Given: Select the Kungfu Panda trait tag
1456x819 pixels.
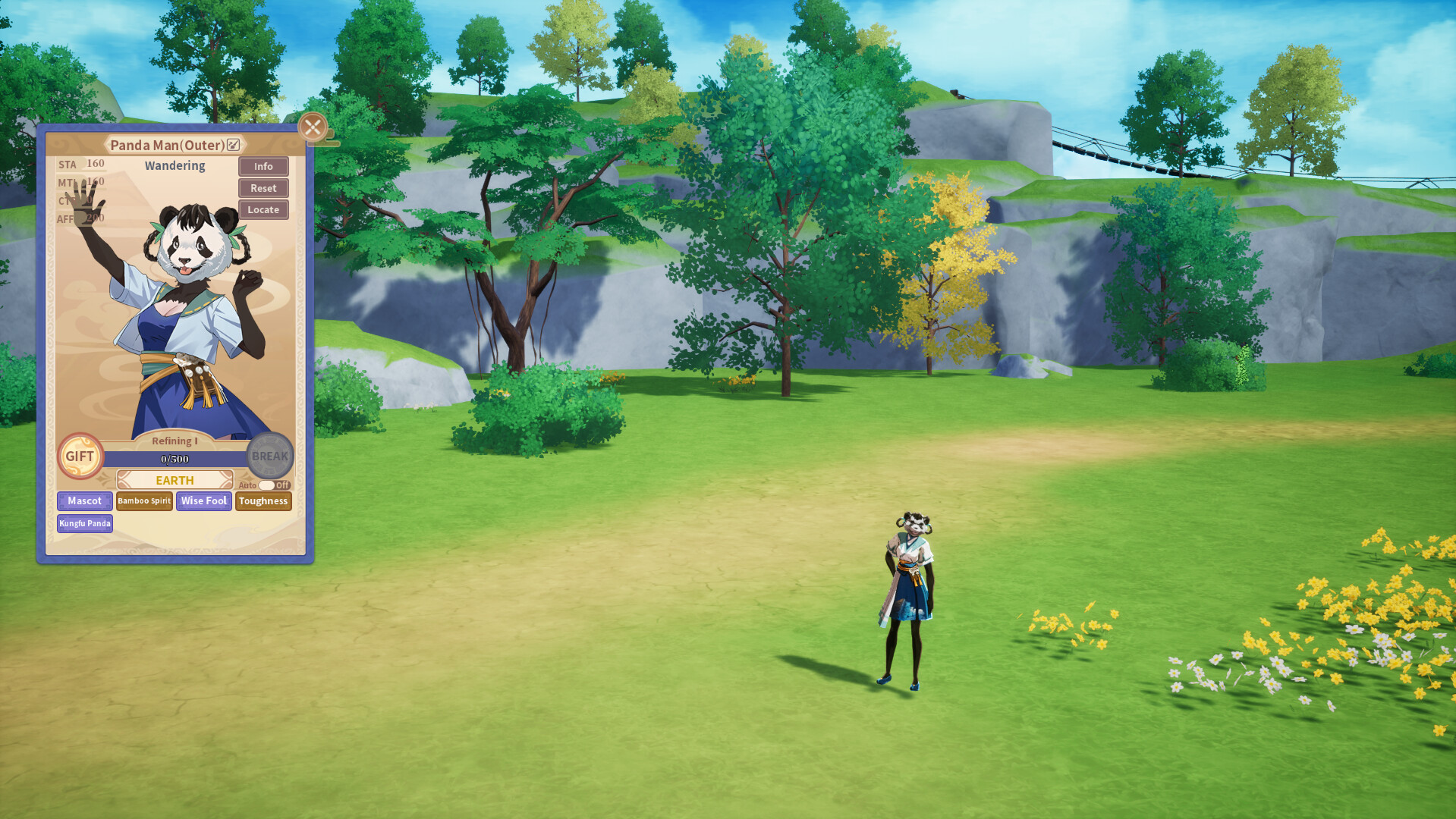Looking at the screenshot, I should (x=85, y=523).
